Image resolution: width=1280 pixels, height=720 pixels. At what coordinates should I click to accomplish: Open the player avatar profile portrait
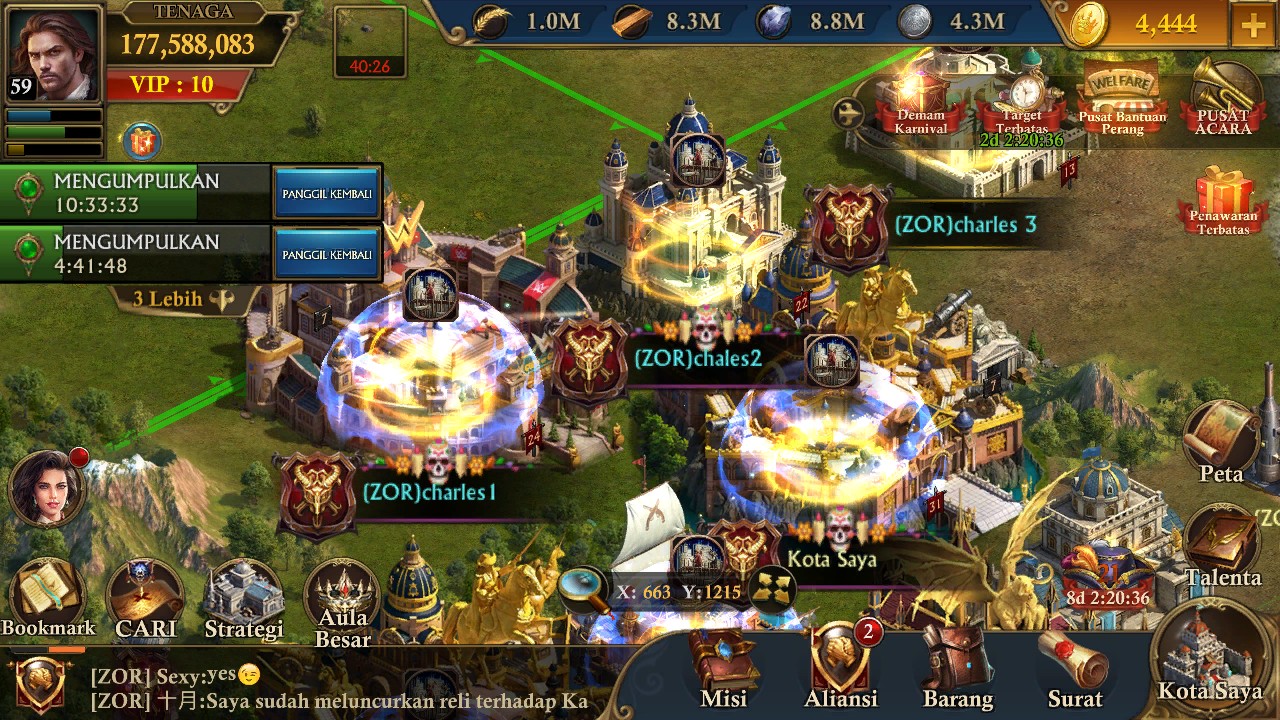54,54
